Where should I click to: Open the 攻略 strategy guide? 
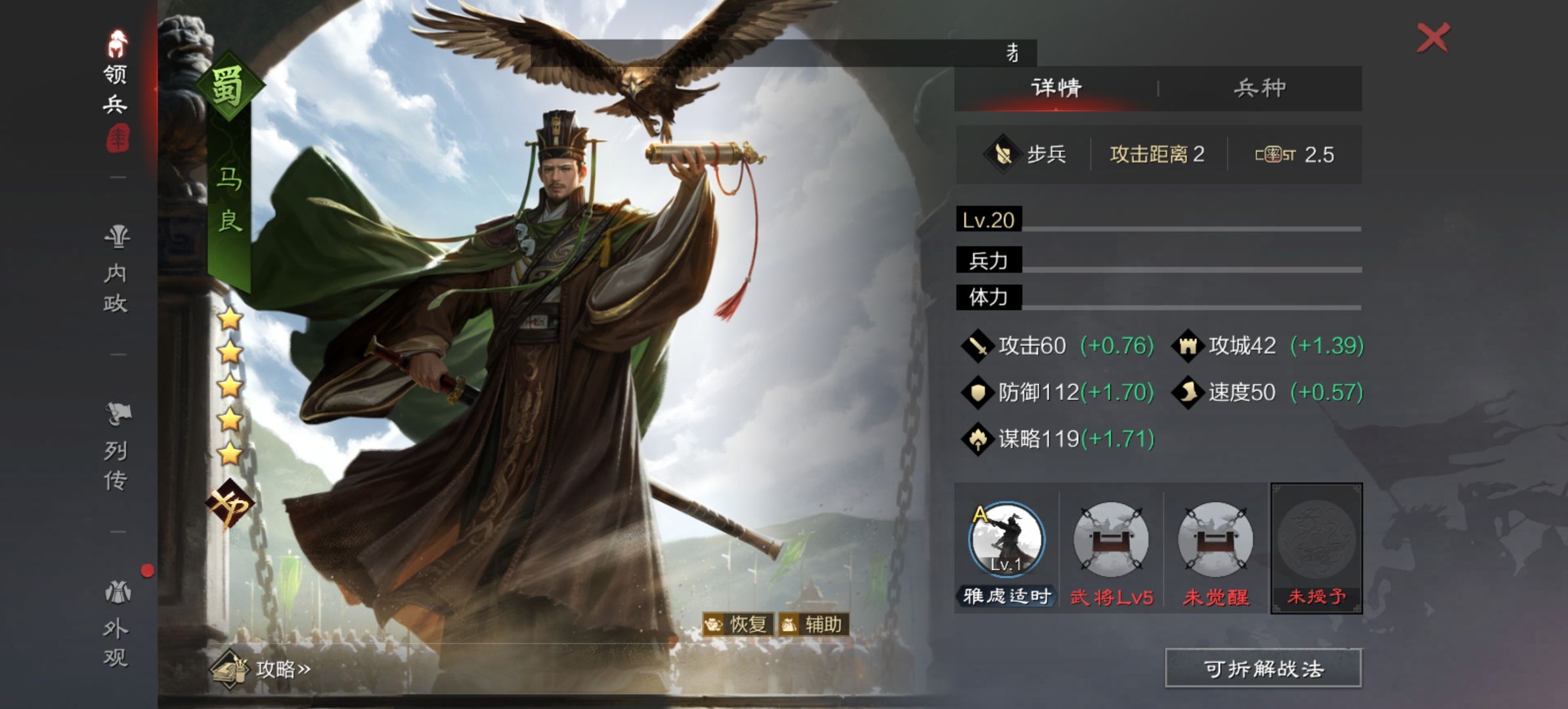(261, 669)
